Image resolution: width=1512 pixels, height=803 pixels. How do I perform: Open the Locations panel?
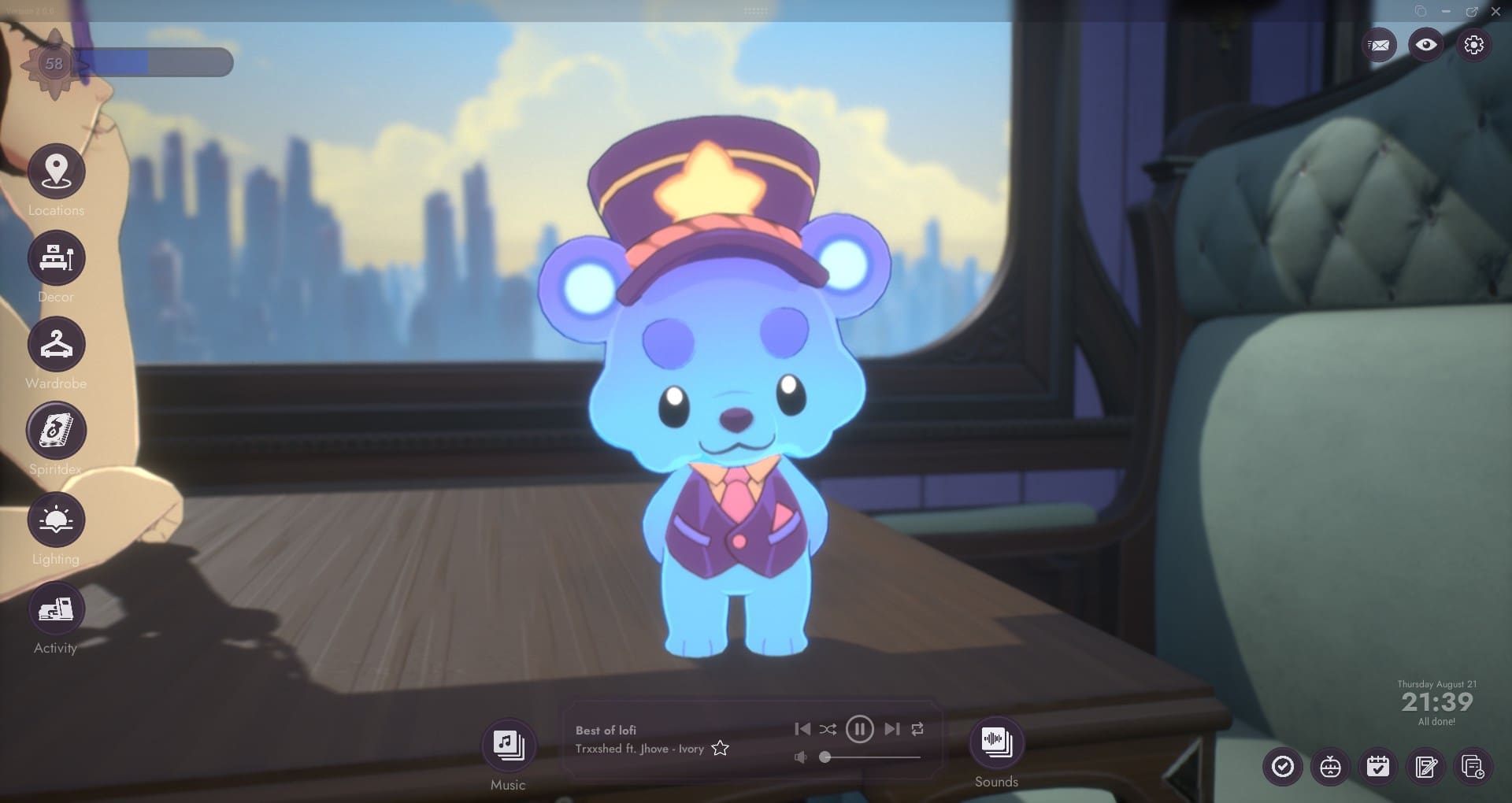(x=55, y=172)
